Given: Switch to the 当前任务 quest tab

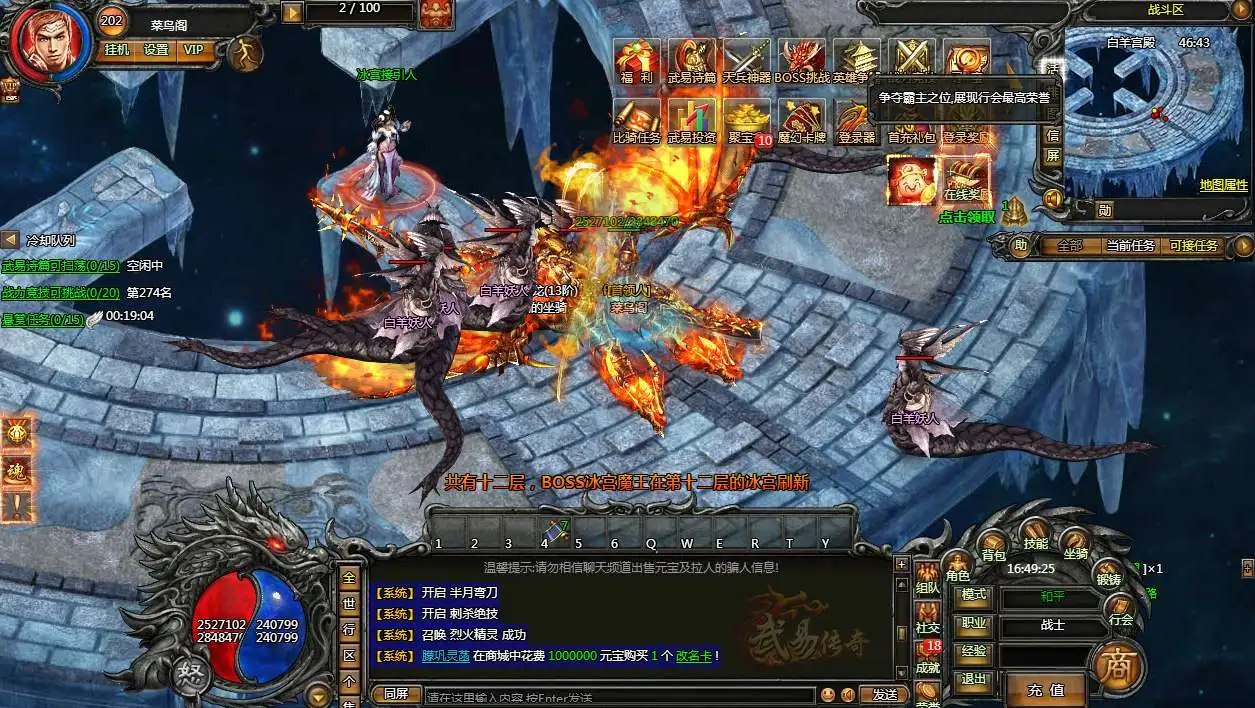Looking at the screenshot, I should (x=1129, y=245).
